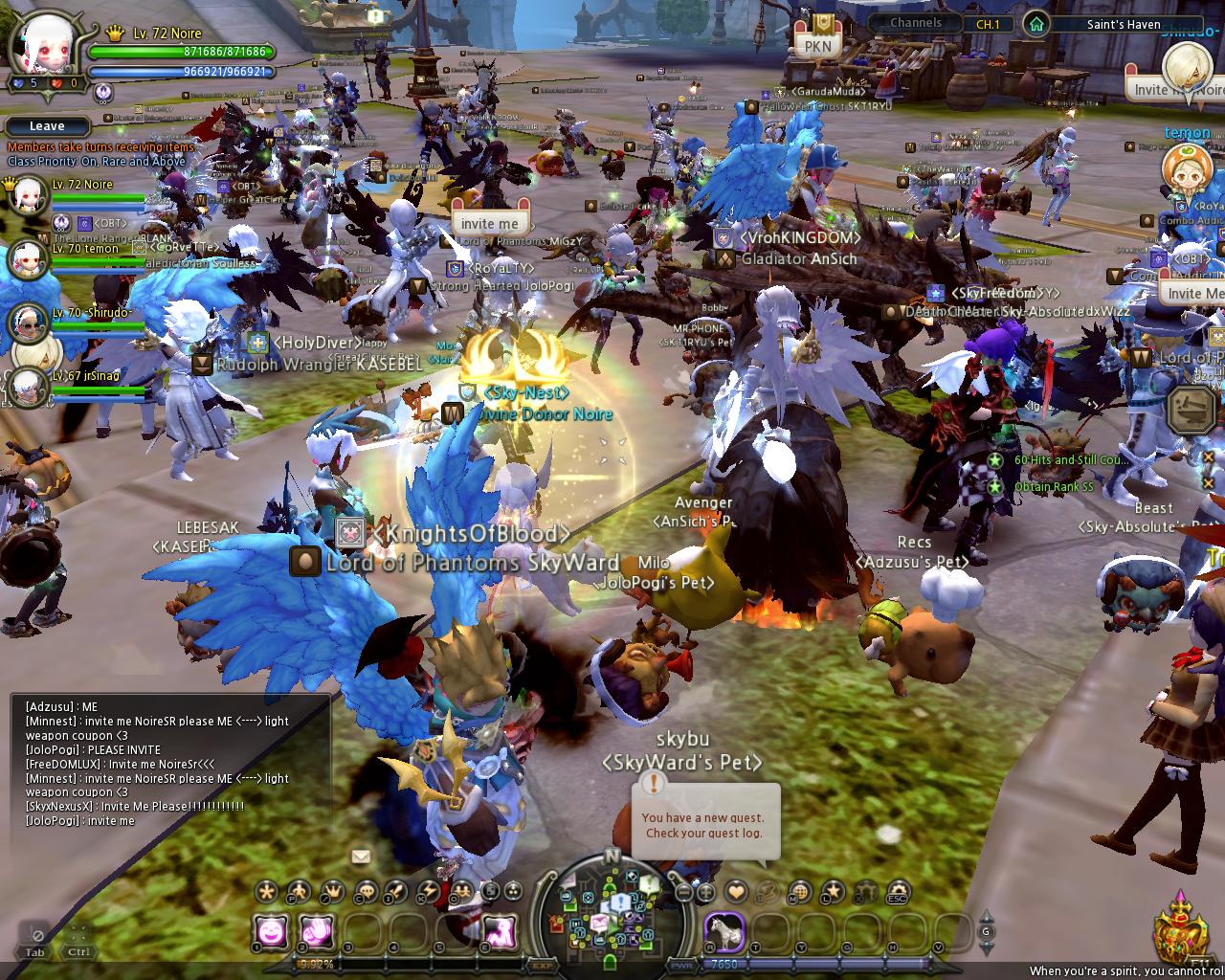The image size is (1225, 980).
Task: Select party member temon's portrait
Action: (28, 258)
